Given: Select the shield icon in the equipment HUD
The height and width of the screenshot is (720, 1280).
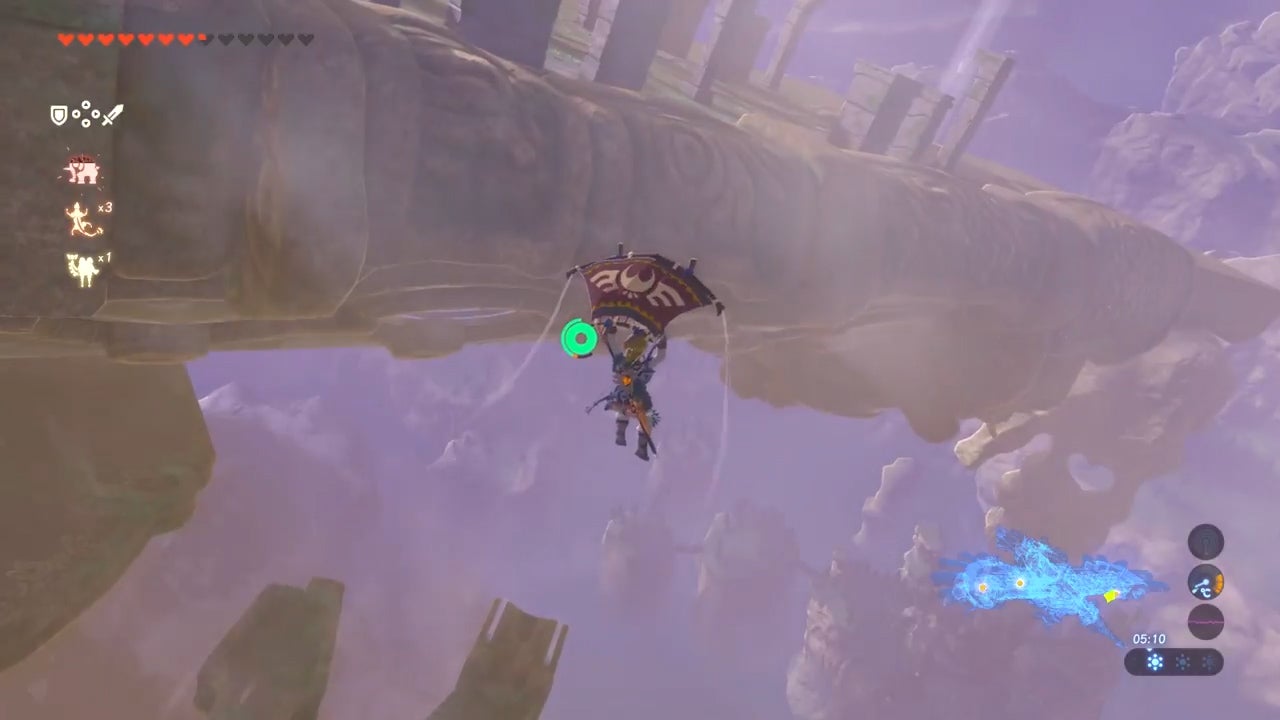Looking at the screenshot, I should [57, 115].
